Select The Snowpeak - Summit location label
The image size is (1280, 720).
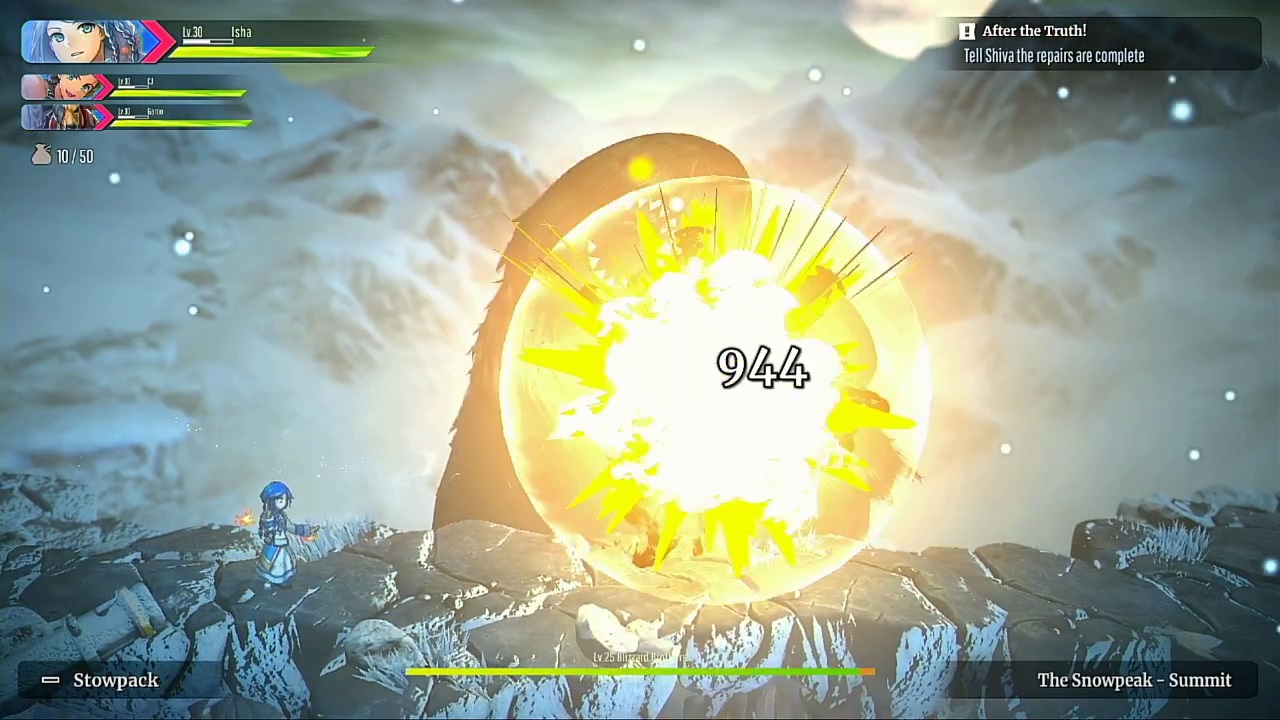click(1134, 680)
